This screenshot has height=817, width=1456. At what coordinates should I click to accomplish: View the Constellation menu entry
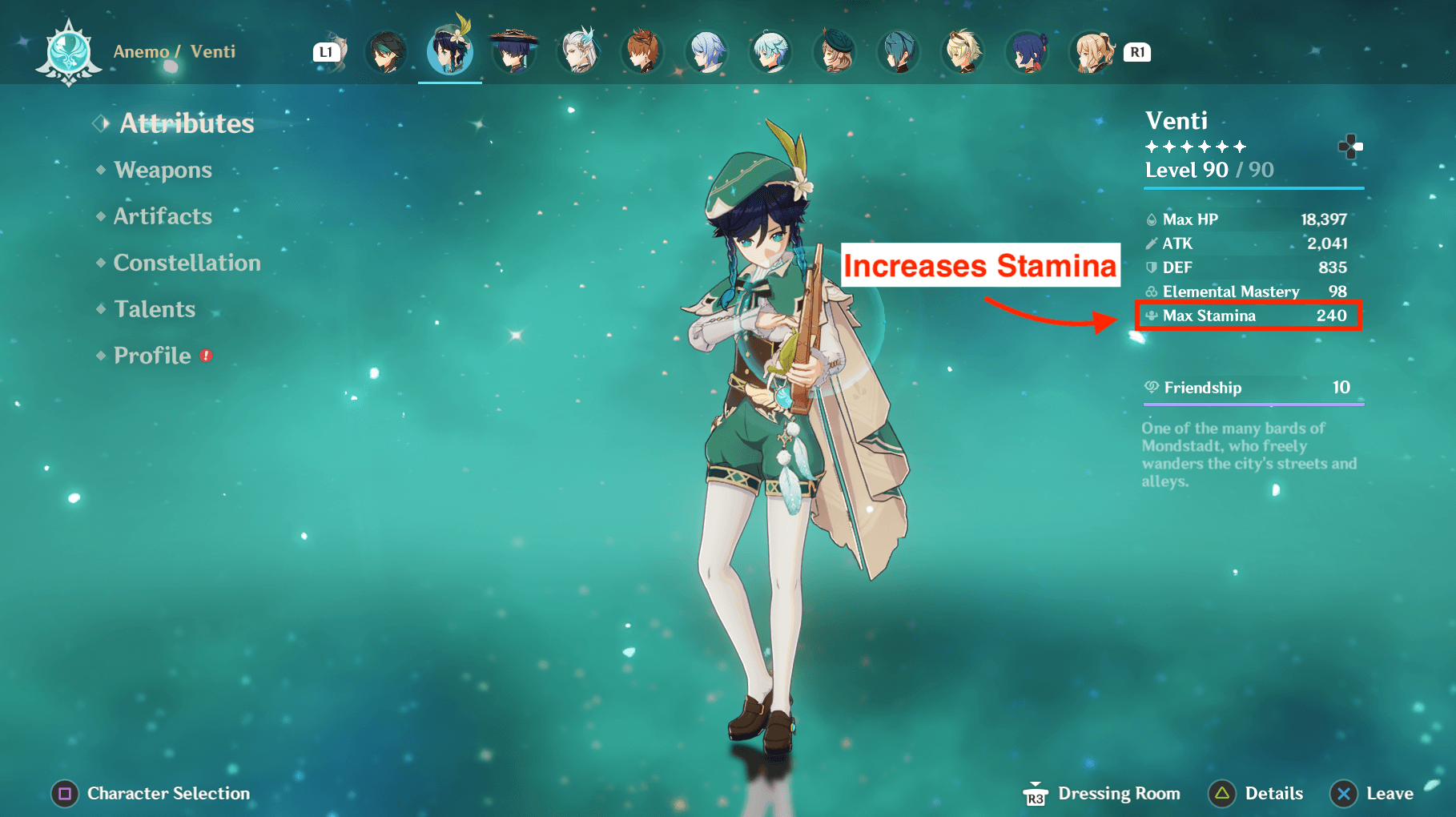(x=187, y=263)
